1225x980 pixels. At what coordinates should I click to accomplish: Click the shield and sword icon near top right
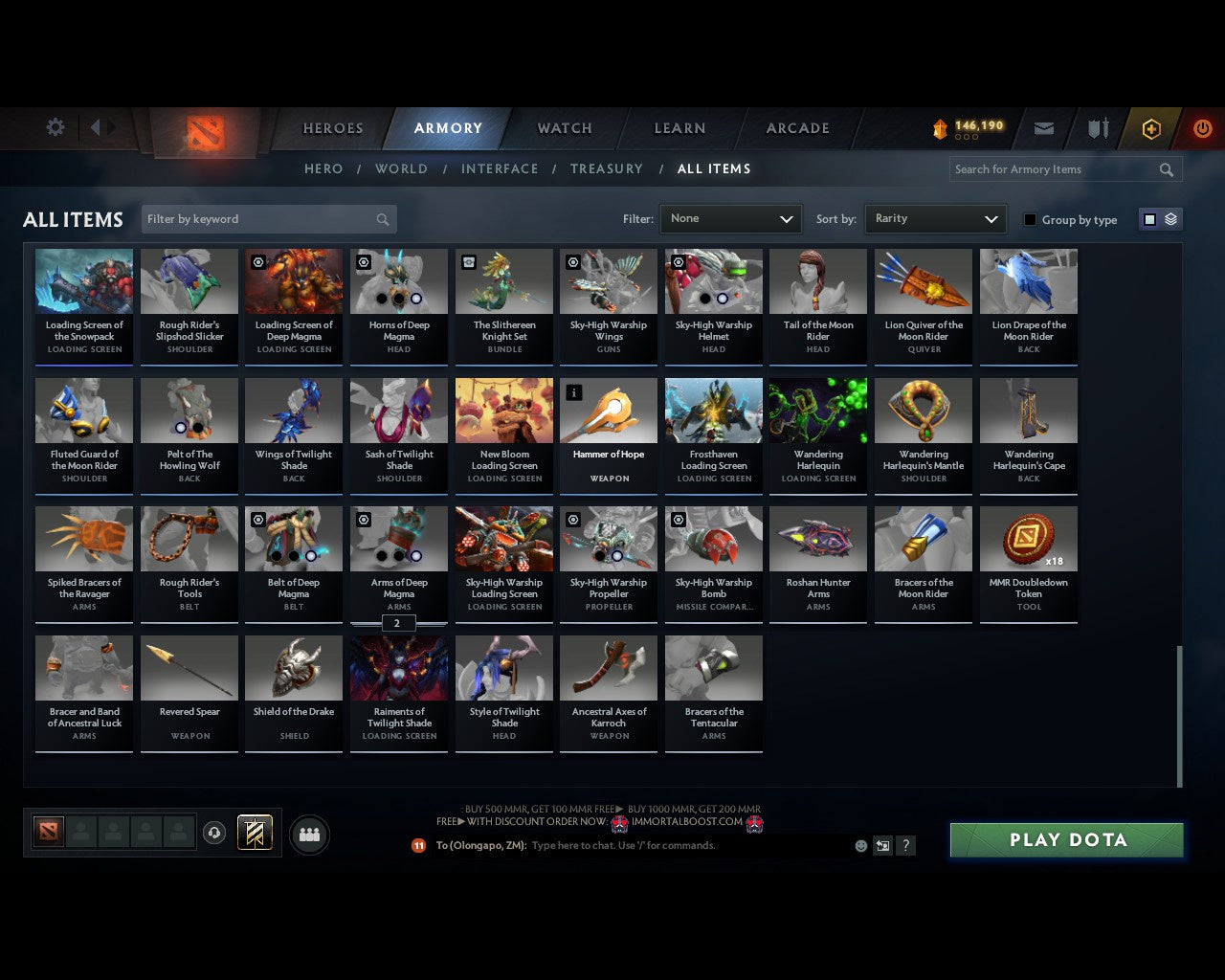[x=1097, y=128]
